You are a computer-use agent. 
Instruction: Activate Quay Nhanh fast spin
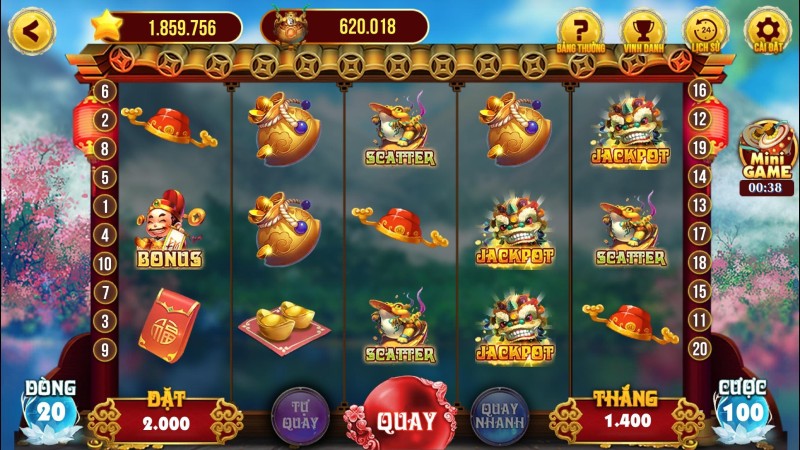pyautogui.click(x=499, y=415)
